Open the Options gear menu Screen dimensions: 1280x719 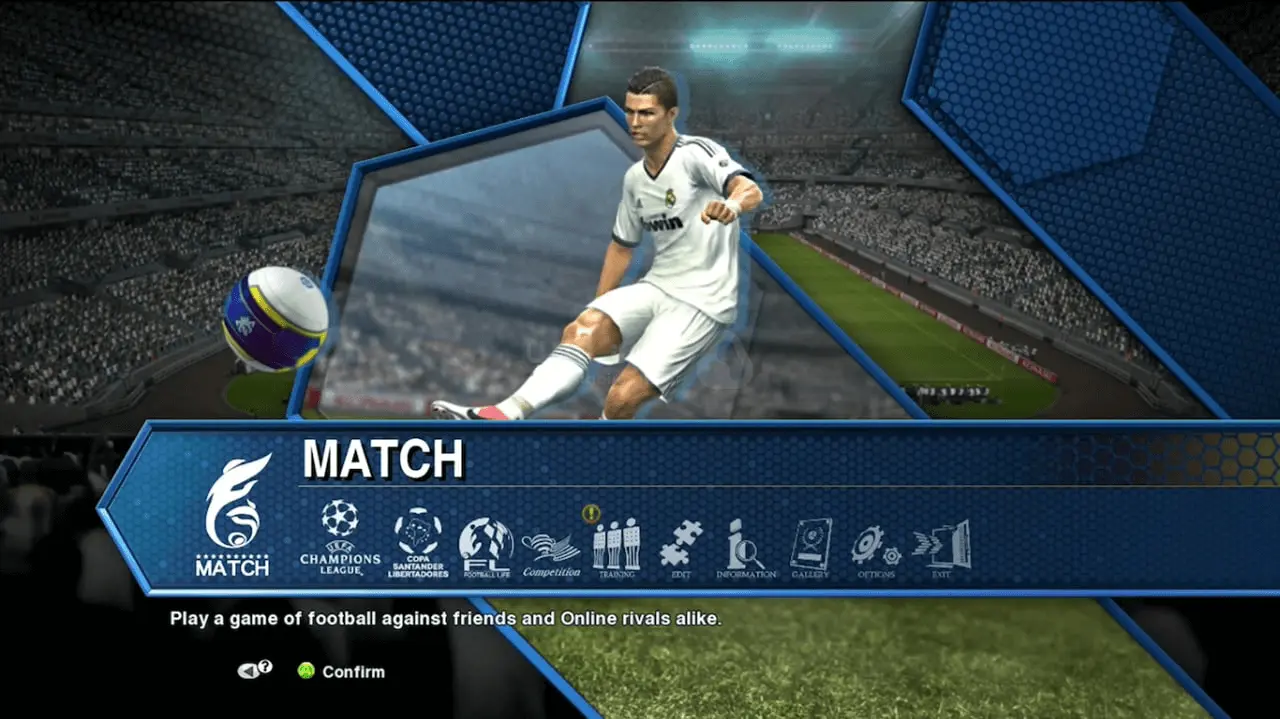876,549
